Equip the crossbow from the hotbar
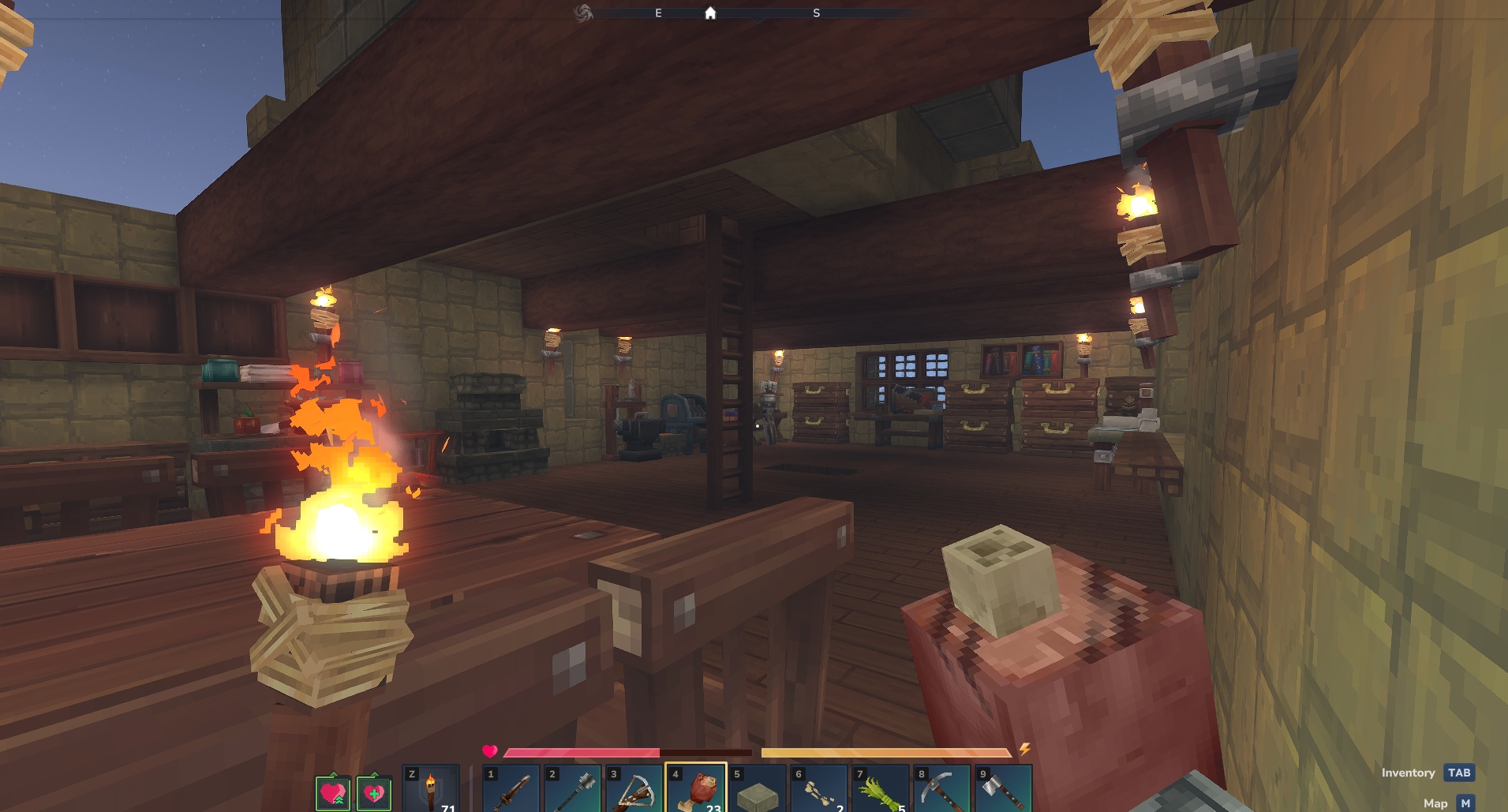The image size is (1508, 812). point(634,789)
